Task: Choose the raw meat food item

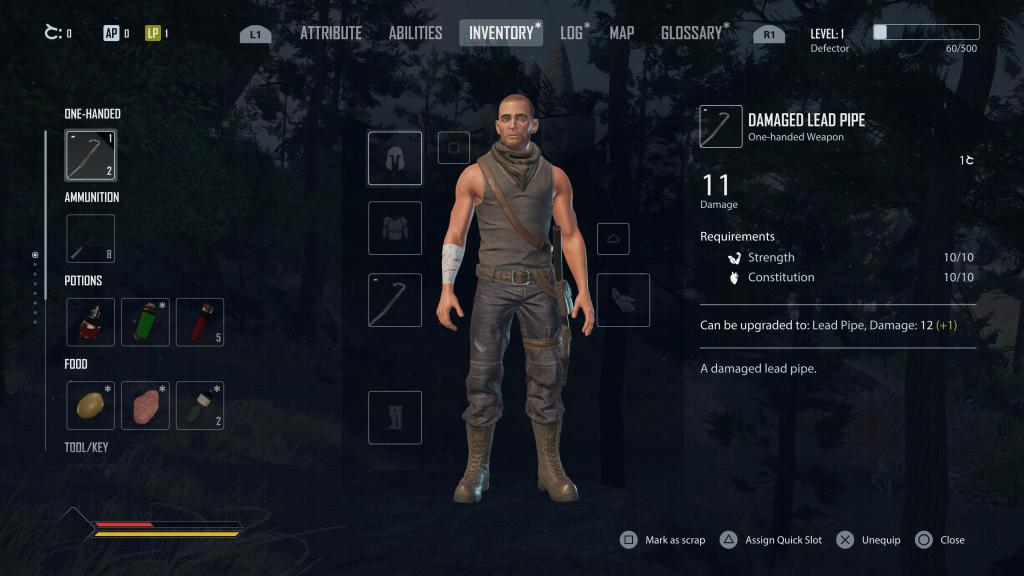Action: point(145,405)
